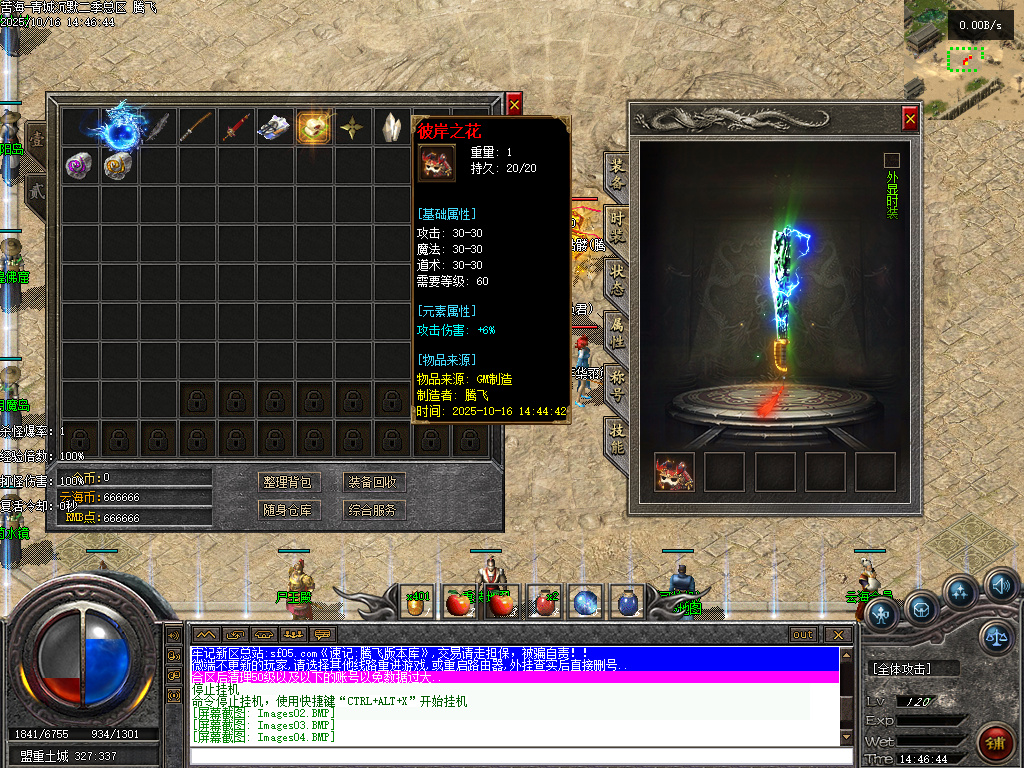1024x768 pixels.
Task: Select the equipped 彼岸之花 fashion slot
Action: (674, 472)
